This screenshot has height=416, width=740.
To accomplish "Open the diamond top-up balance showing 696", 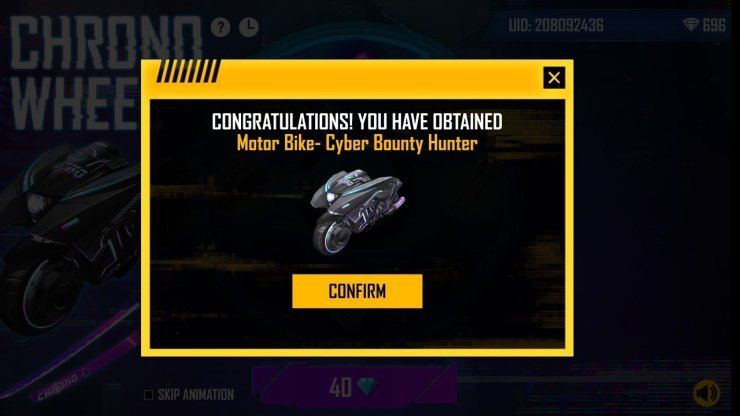I will (x=704, y=25).
